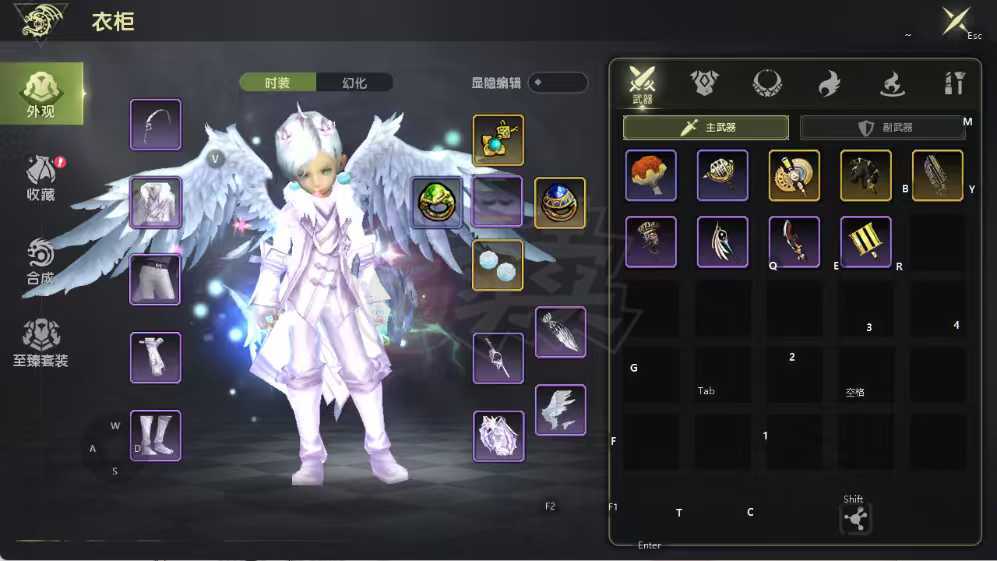Close the wardrobe with the X button
The image size is (997, 561).
[956, 22]
